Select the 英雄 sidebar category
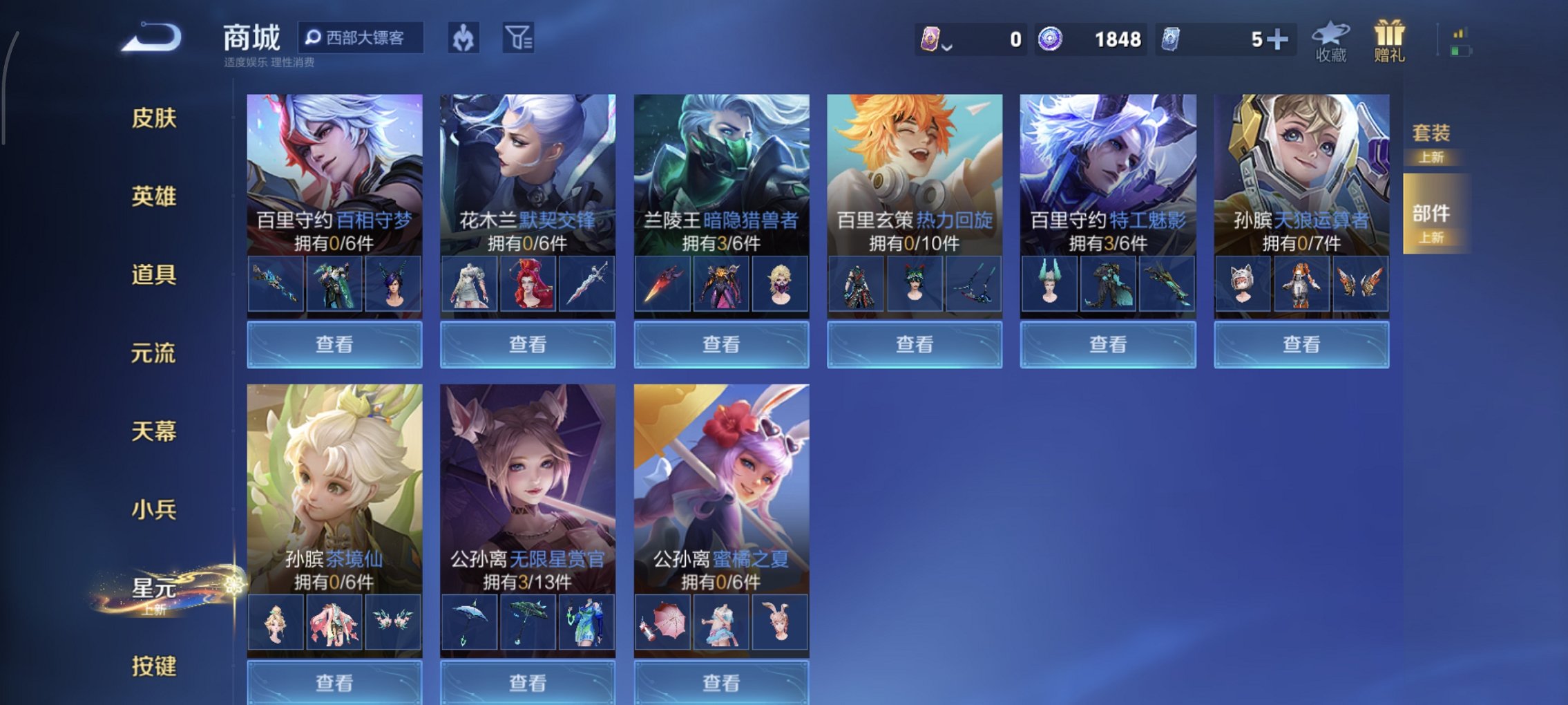 click(155, 196)
